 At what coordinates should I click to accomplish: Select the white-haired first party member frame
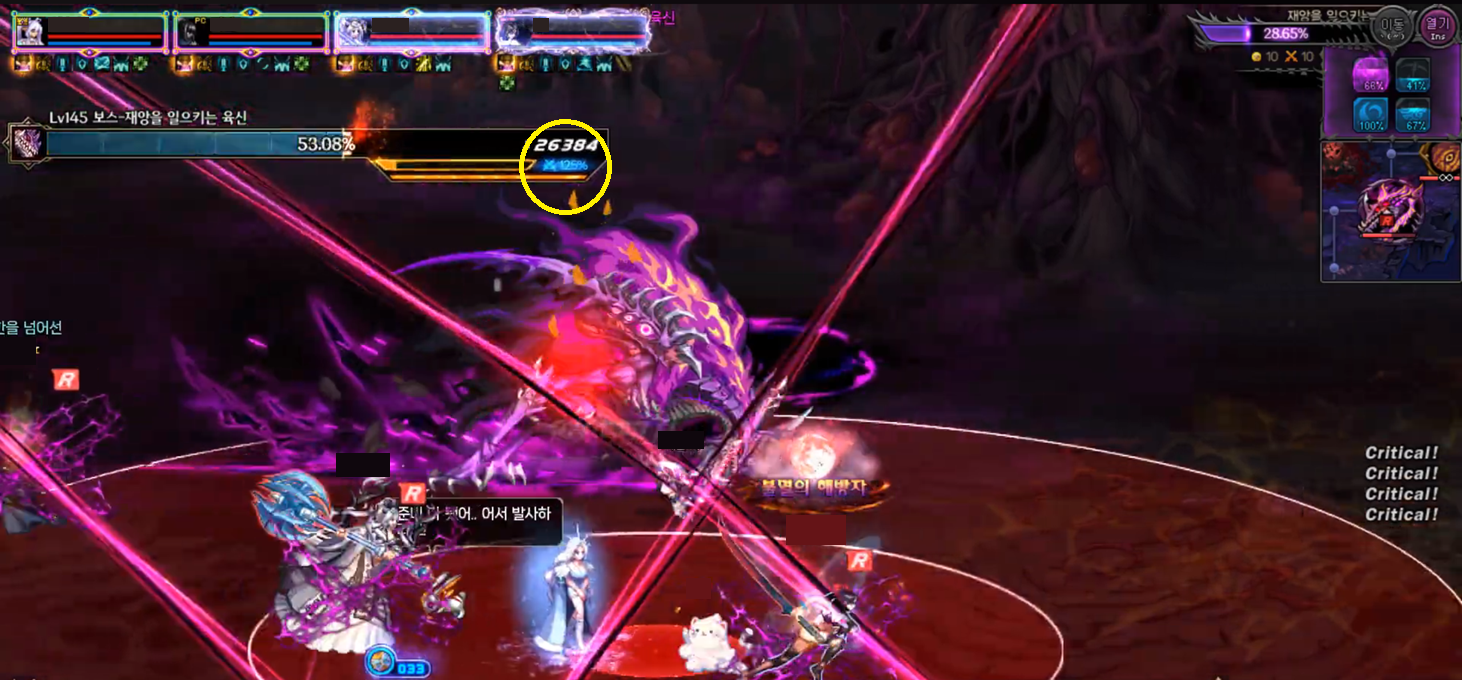[x=91, y=32]
